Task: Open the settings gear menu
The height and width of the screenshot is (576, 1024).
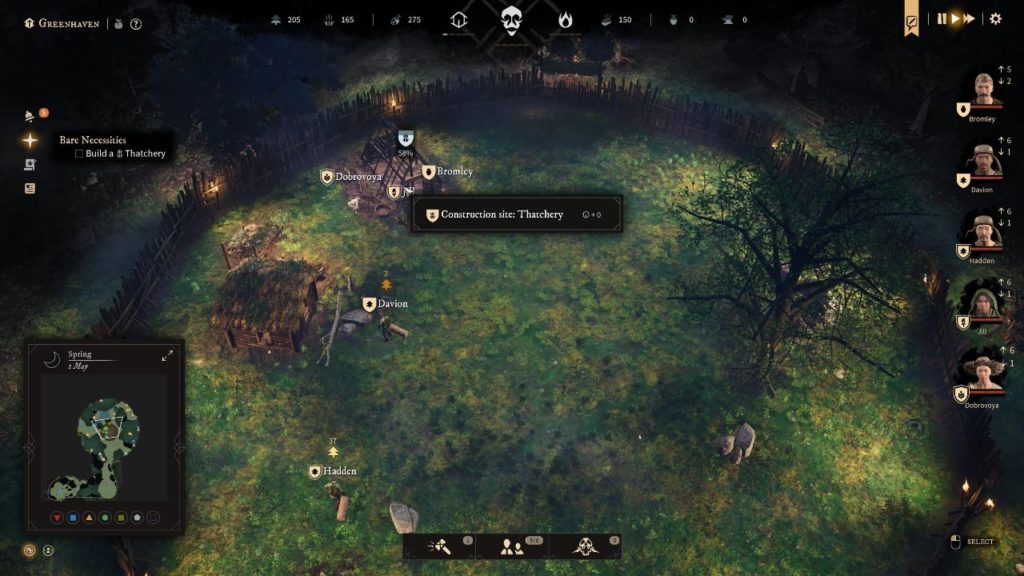Action: [x=995, y=19]
